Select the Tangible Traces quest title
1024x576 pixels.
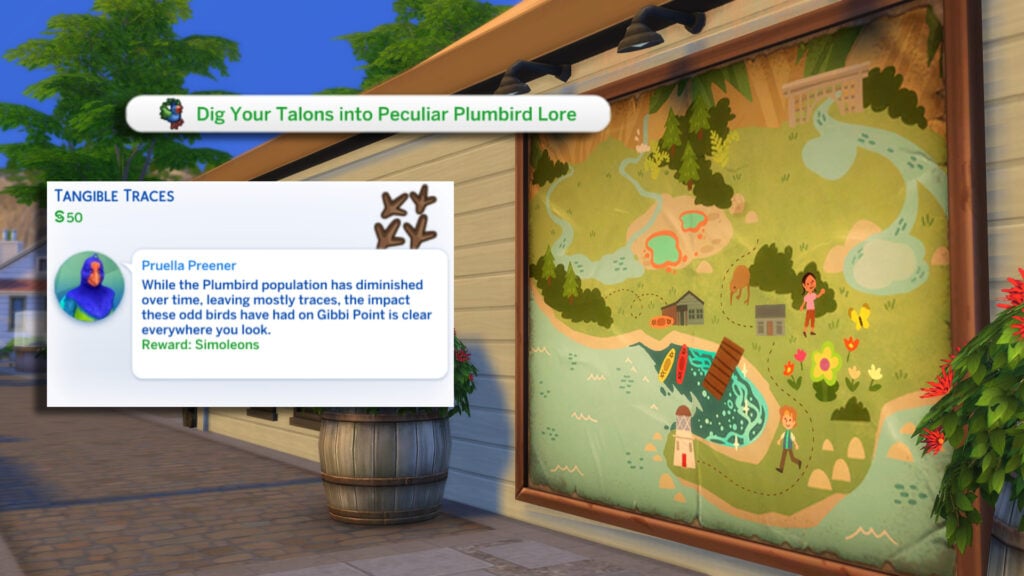[114, 196]
